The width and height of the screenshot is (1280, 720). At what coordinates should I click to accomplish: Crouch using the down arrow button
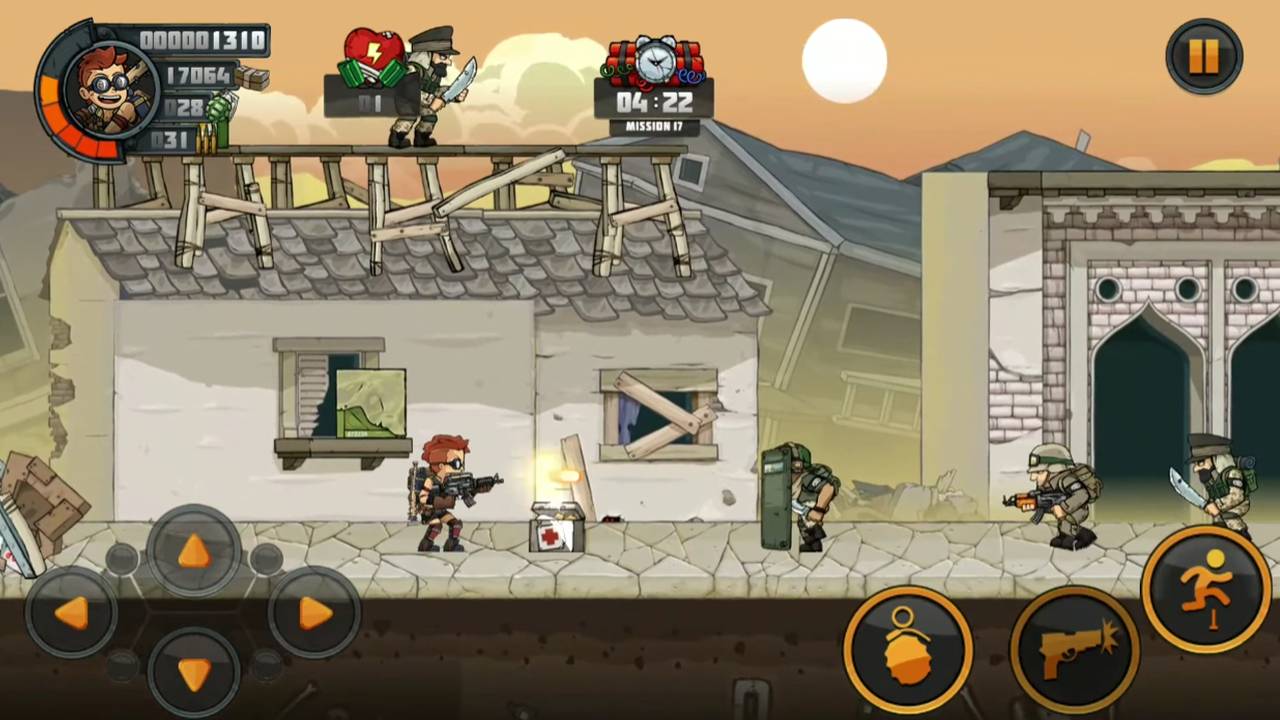point(193,672)
